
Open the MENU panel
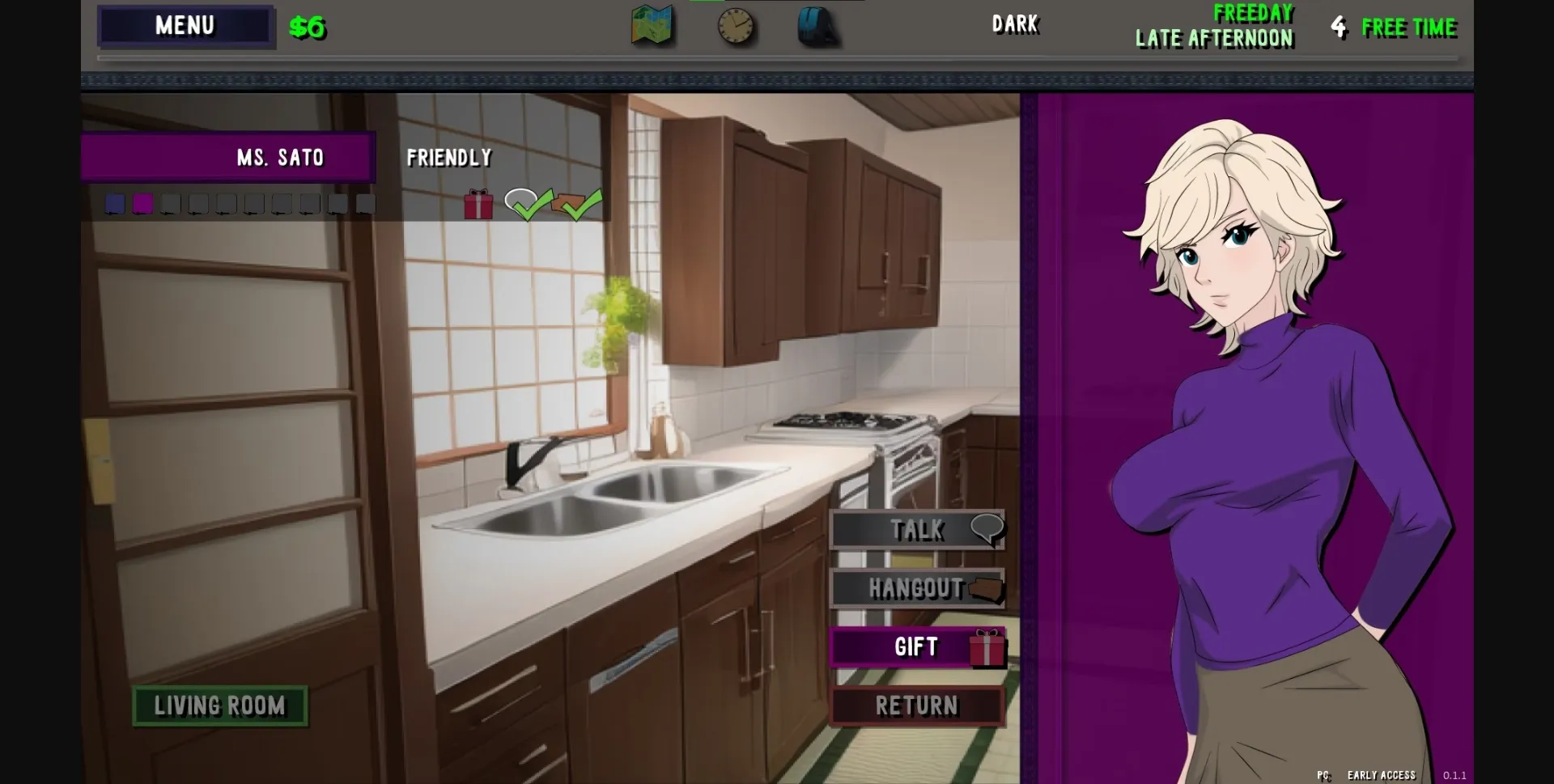pyautogui.click(x=185, y=25)
